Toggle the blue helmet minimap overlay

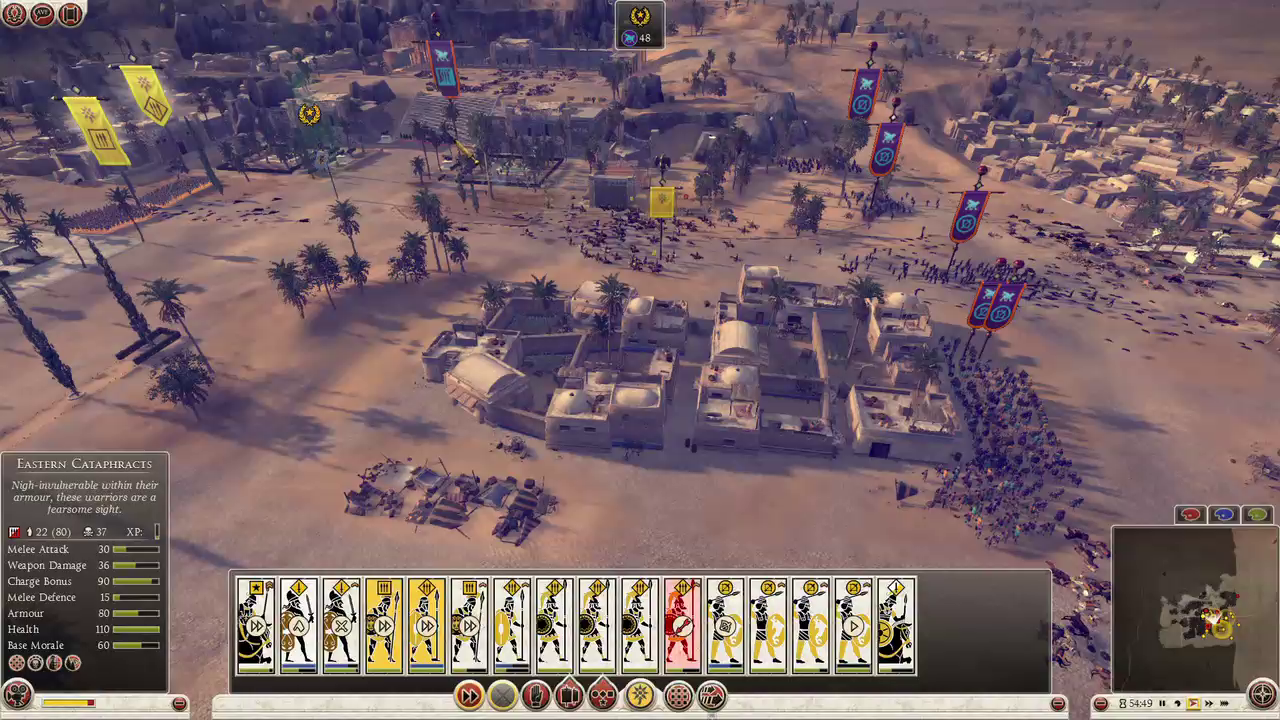[x=1222, y=513]
